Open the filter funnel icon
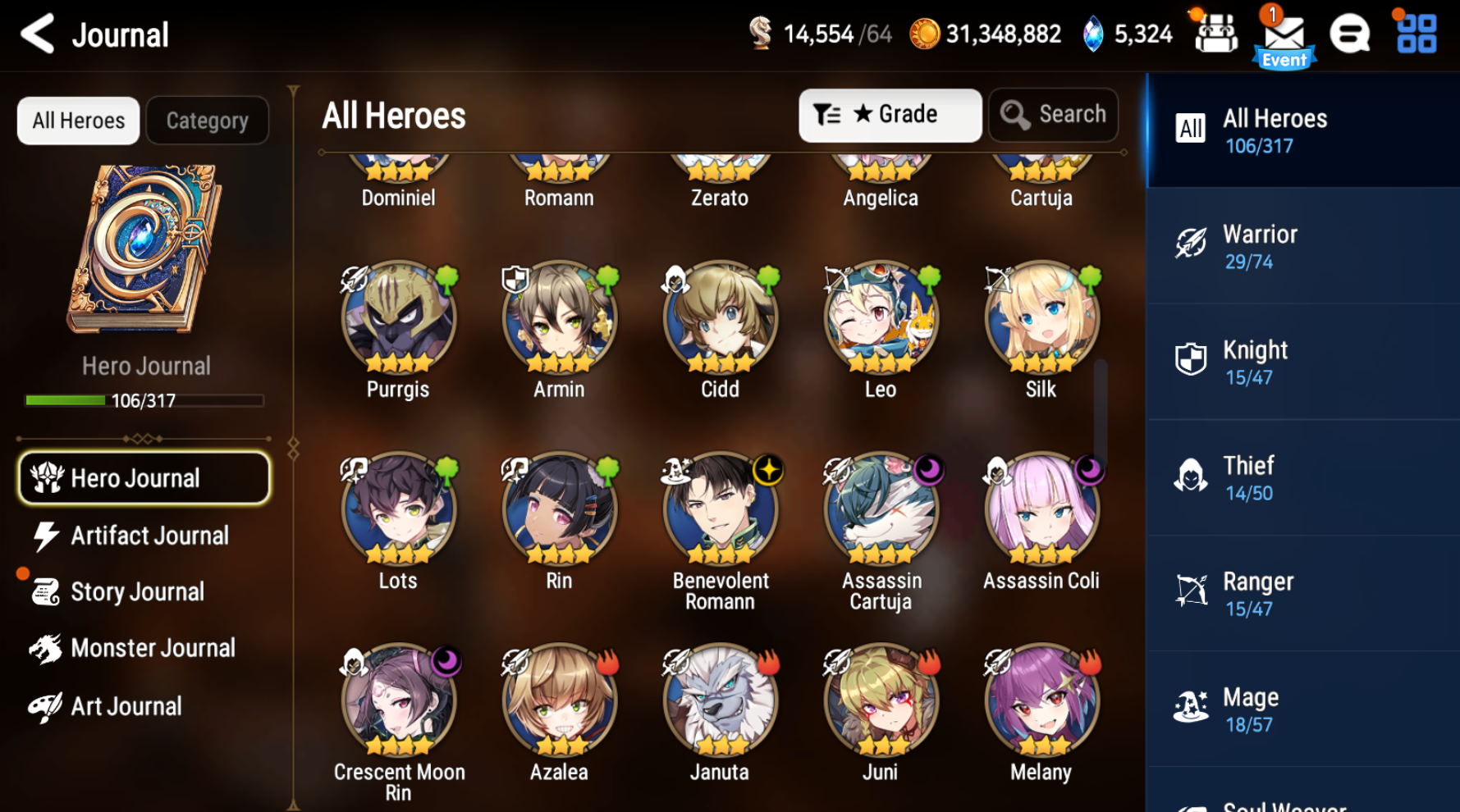 [828, 115]
